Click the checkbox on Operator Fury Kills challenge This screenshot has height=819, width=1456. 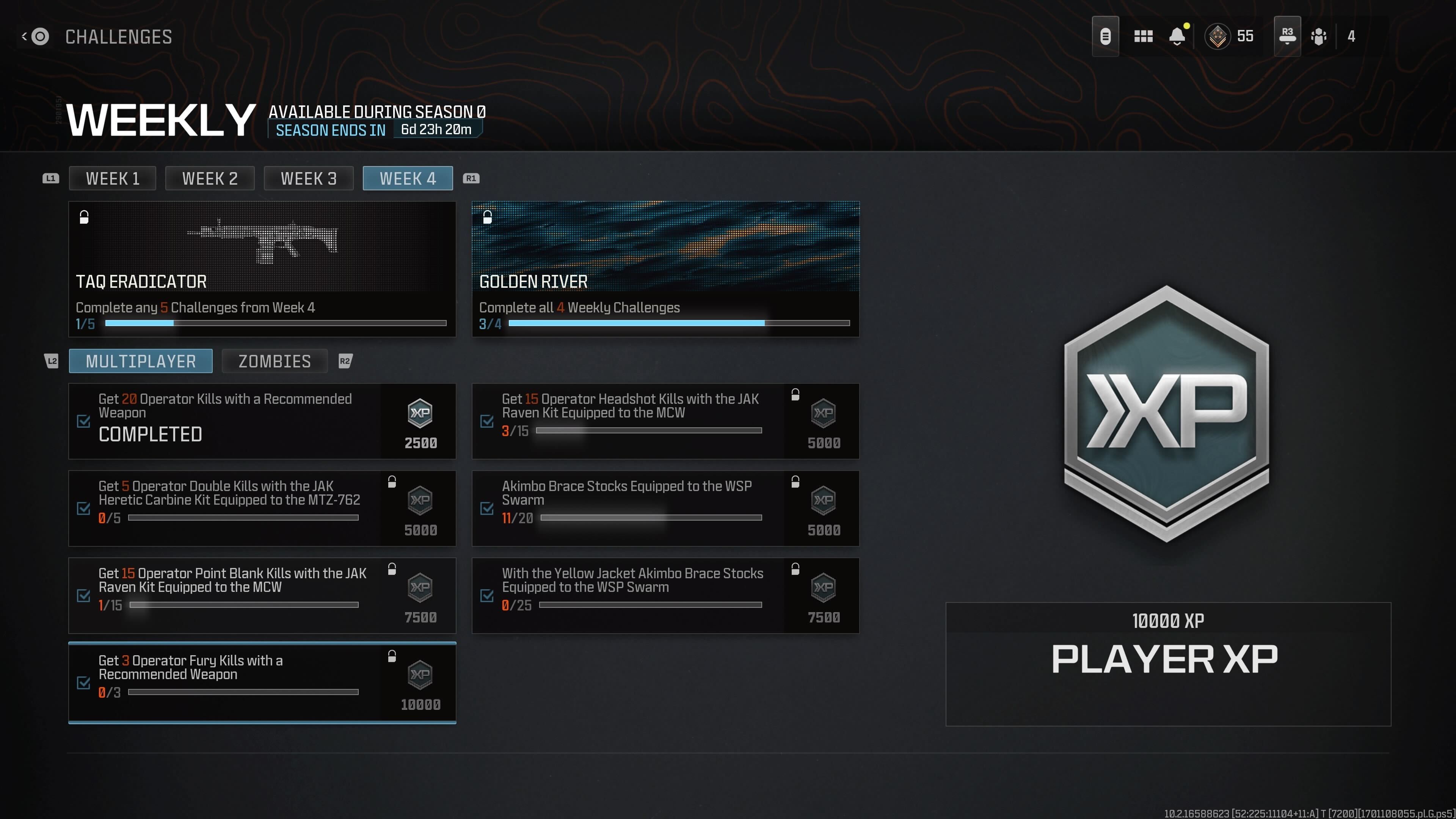[x=84, y=683]
